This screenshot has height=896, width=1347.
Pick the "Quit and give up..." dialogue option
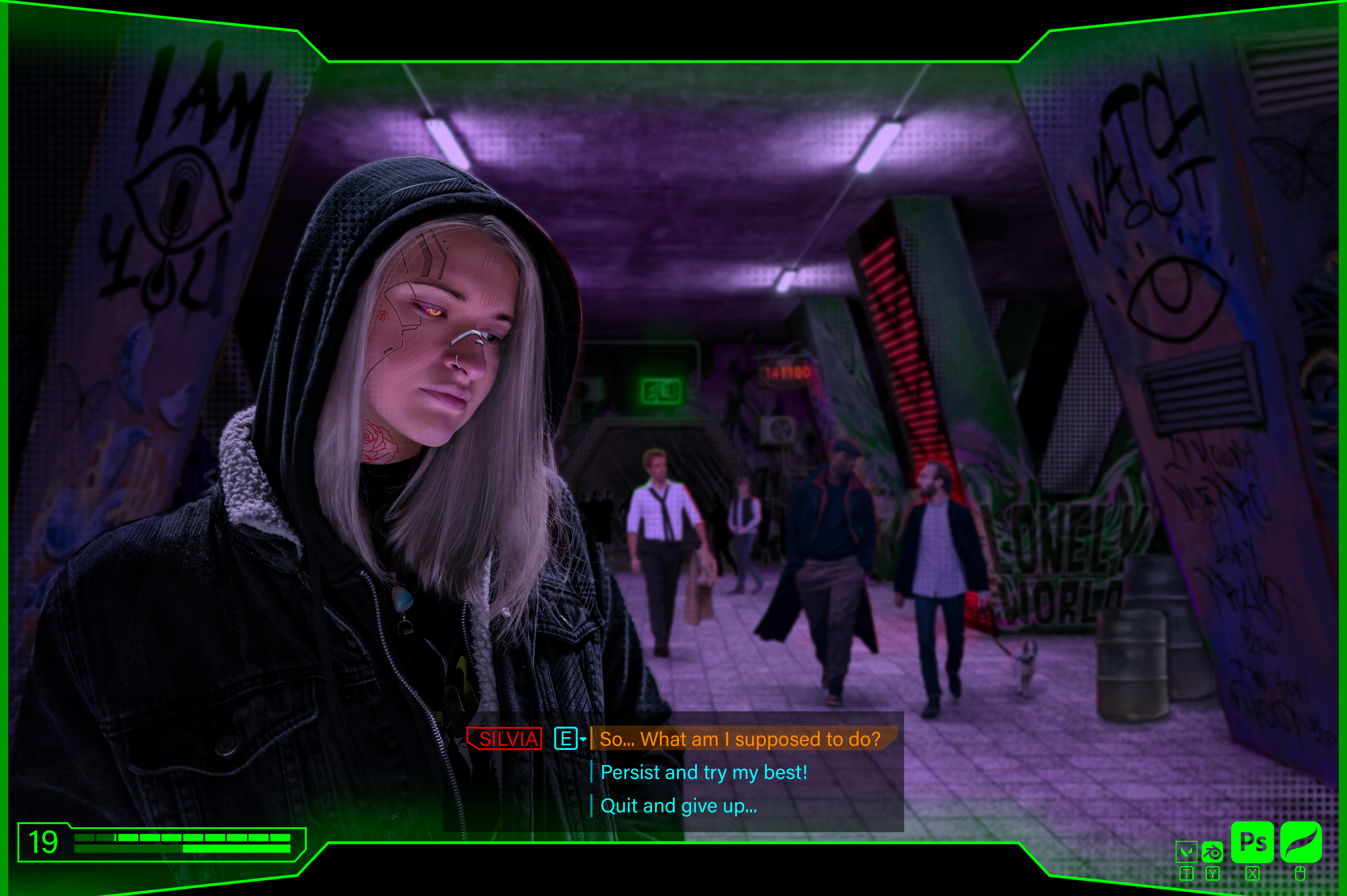pyautogui.click(x=678, y=806)
